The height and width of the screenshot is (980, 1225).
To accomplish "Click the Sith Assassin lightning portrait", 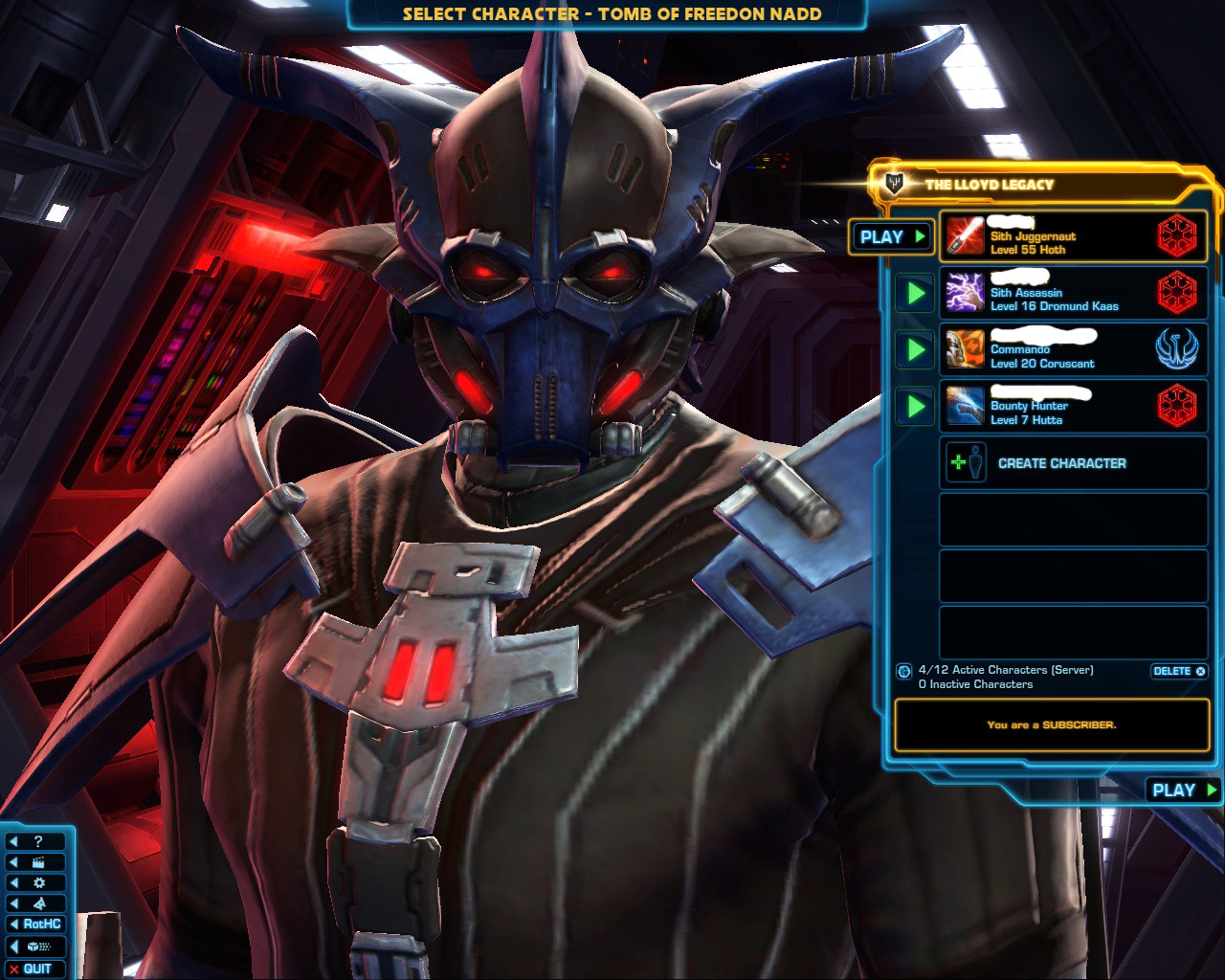I will coord(966,293).
